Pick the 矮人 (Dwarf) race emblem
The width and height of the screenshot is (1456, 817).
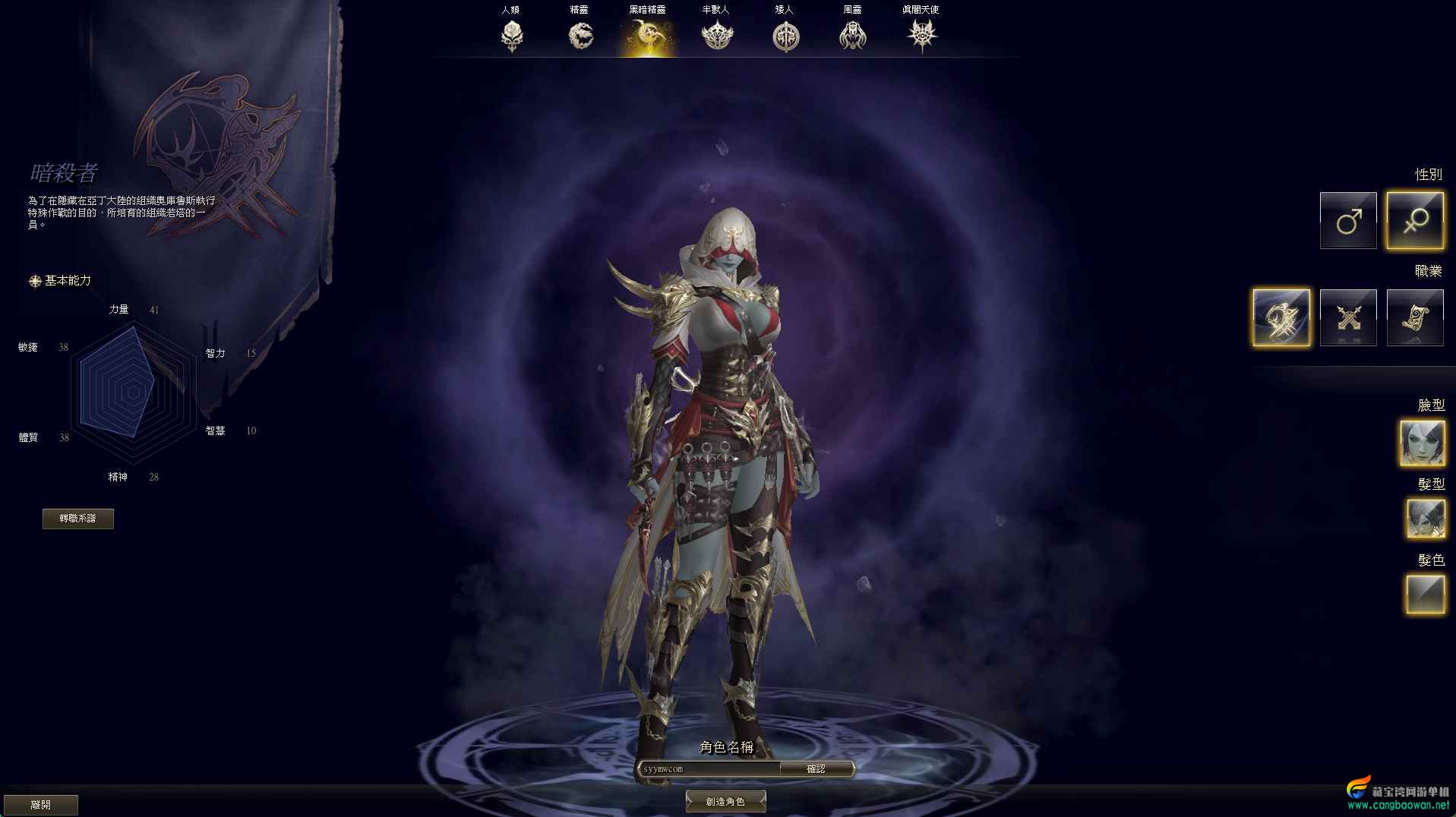[x=785, y=35]
